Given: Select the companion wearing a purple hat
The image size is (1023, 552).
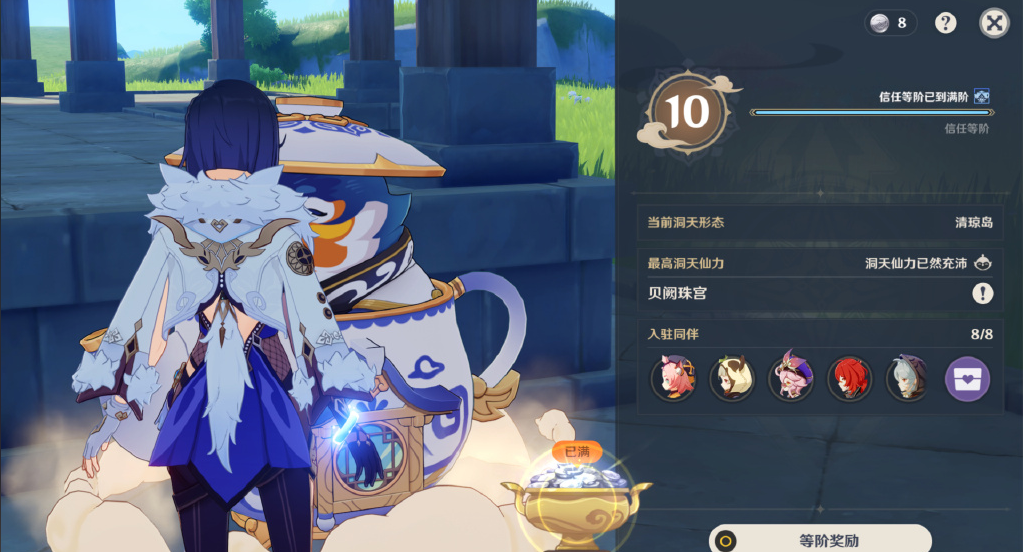Looking at the screenshot, I should click(x=790, y=379).
